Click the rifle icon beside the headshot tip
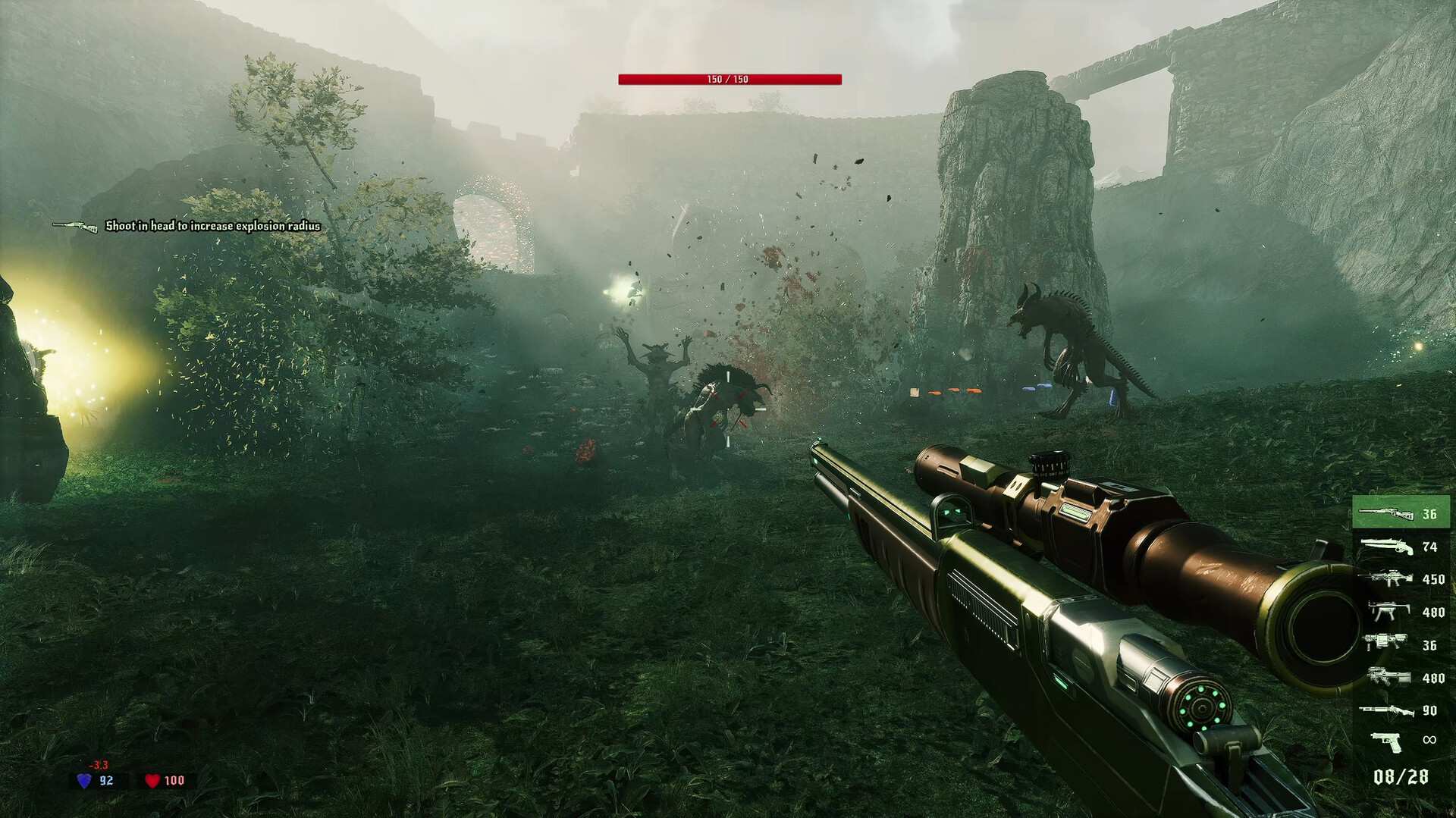Screen dimensions: 1456x818 (76, 225)
